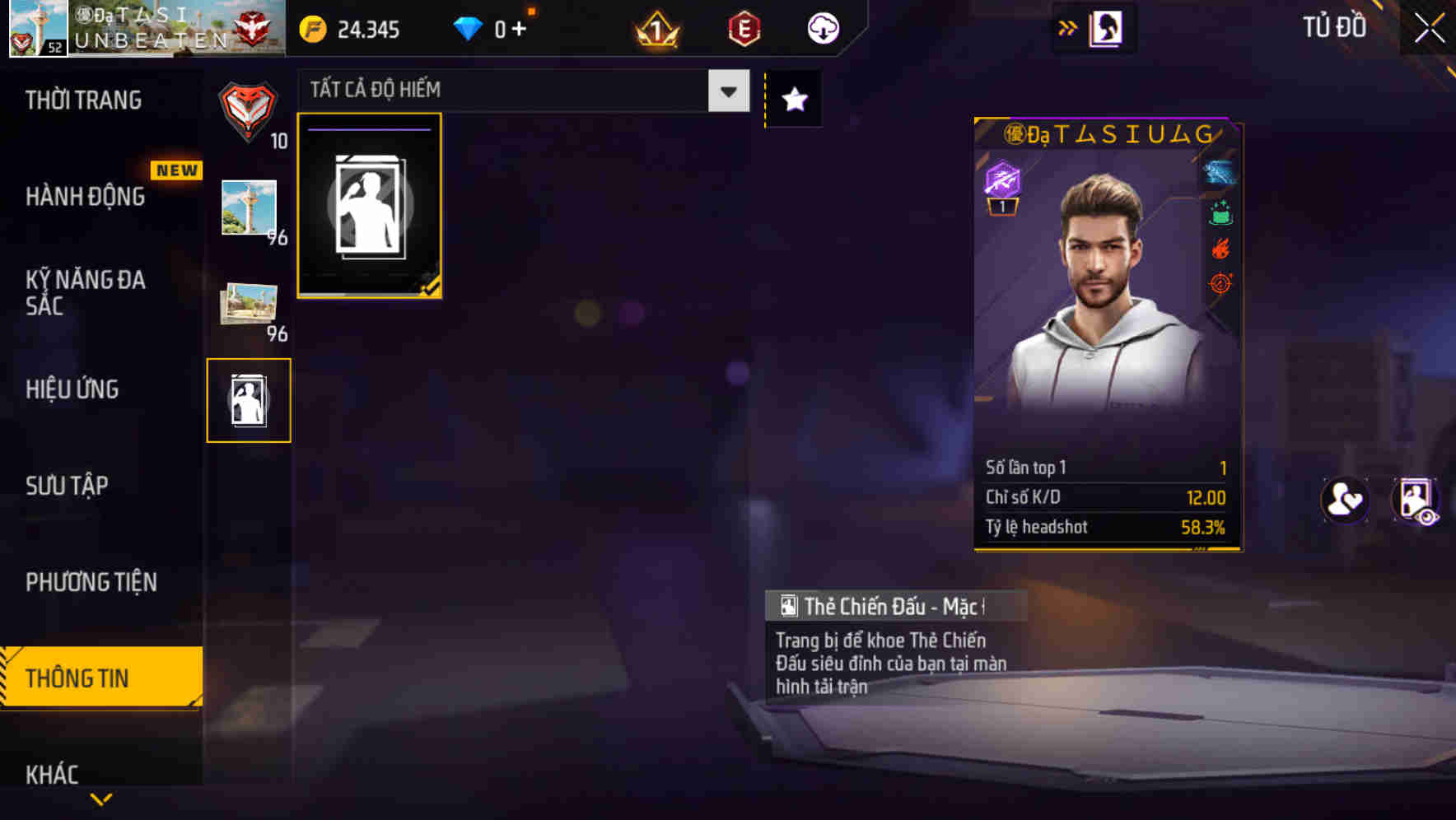Open the HIỆU ỨNG section
This screenshot has width=1456, height=820.
pyautogui.click(x=72, y=389)
